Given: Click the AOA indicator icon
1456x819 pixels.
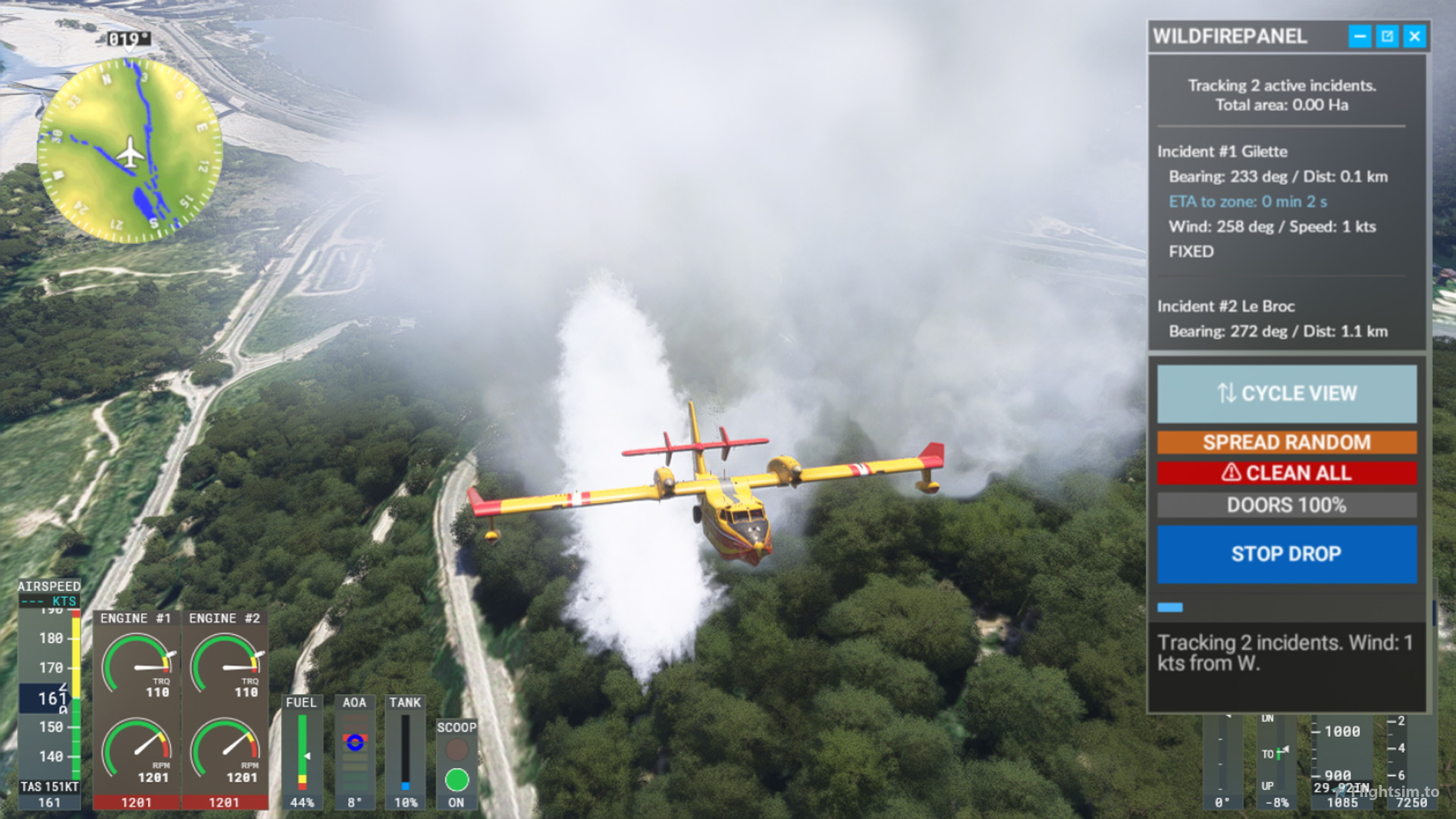Looking at the screenshot, I should pos(355,744).
